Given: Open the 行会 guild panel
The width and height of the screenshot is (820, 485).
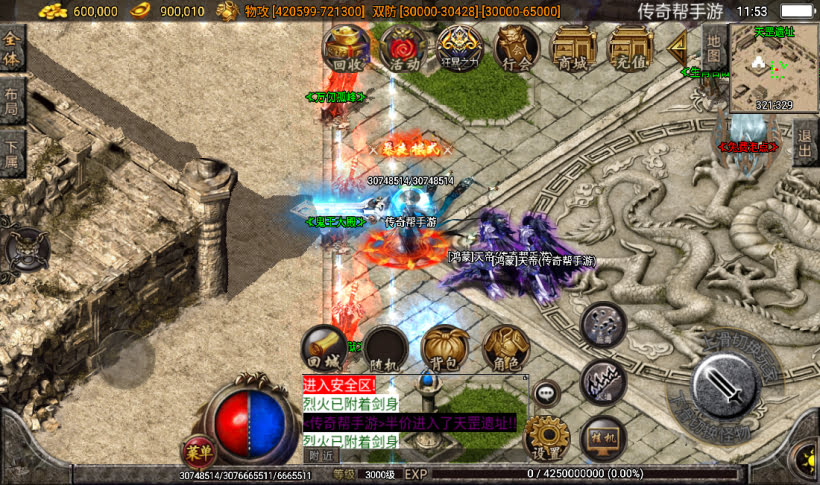Looking at the screenshot, I should point(517,48).
